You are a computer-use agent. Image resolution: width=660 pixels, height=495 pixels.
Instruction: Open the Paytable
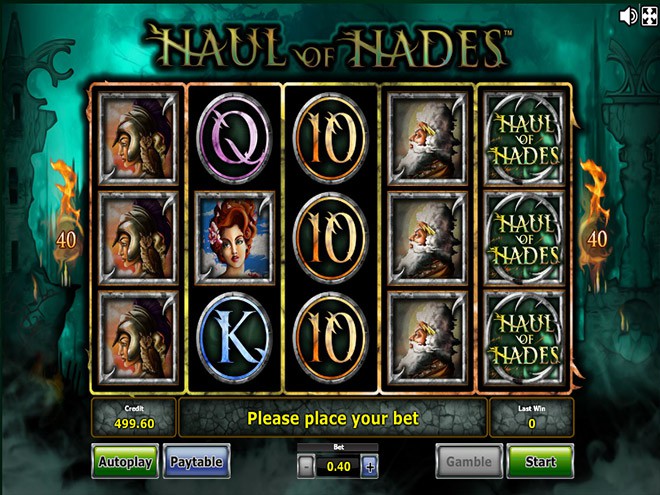pos(196,461)
